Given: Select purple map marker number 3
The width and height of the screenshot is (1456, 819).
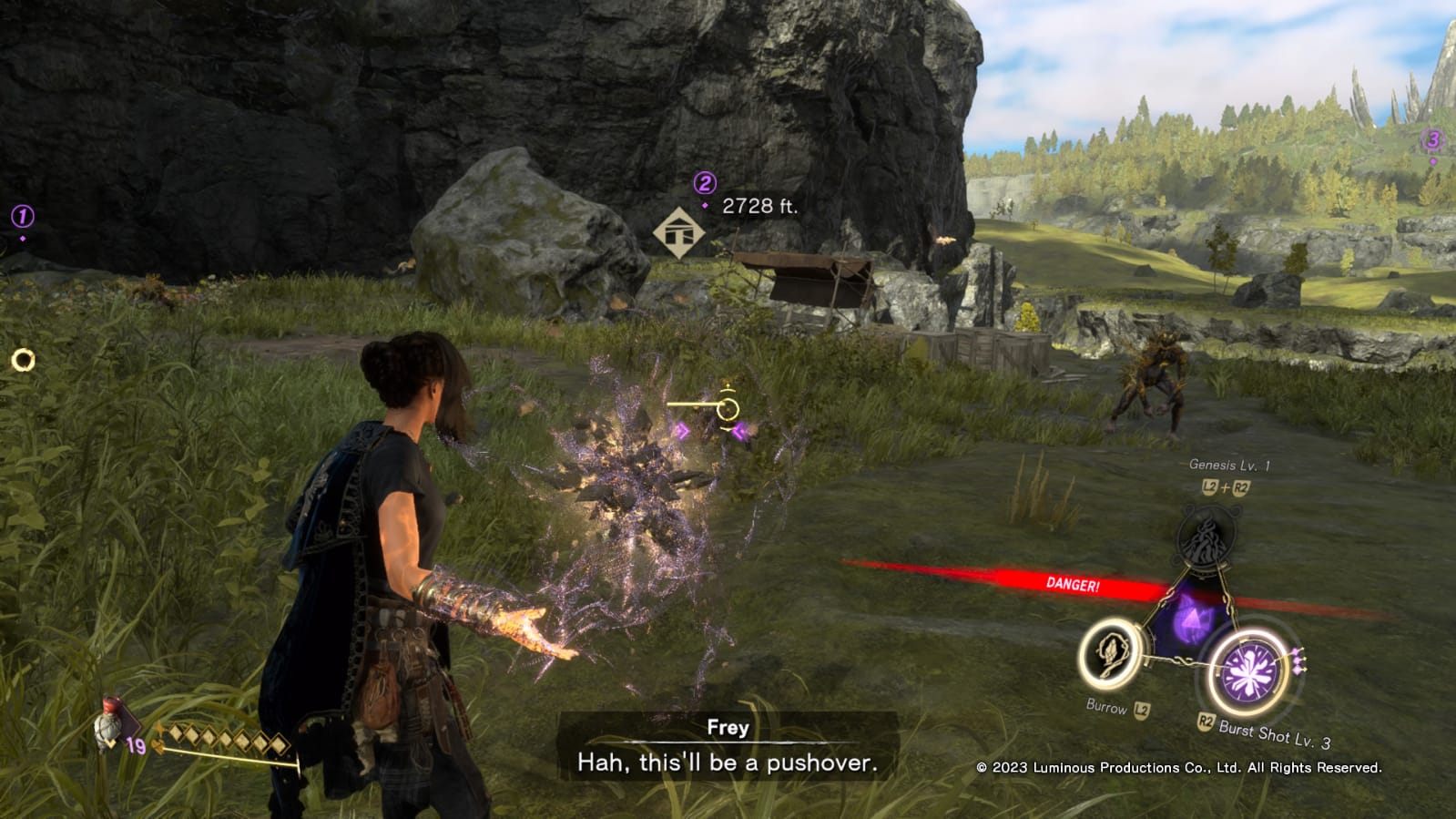Looking at the screenshot, I should point(1432,140).
